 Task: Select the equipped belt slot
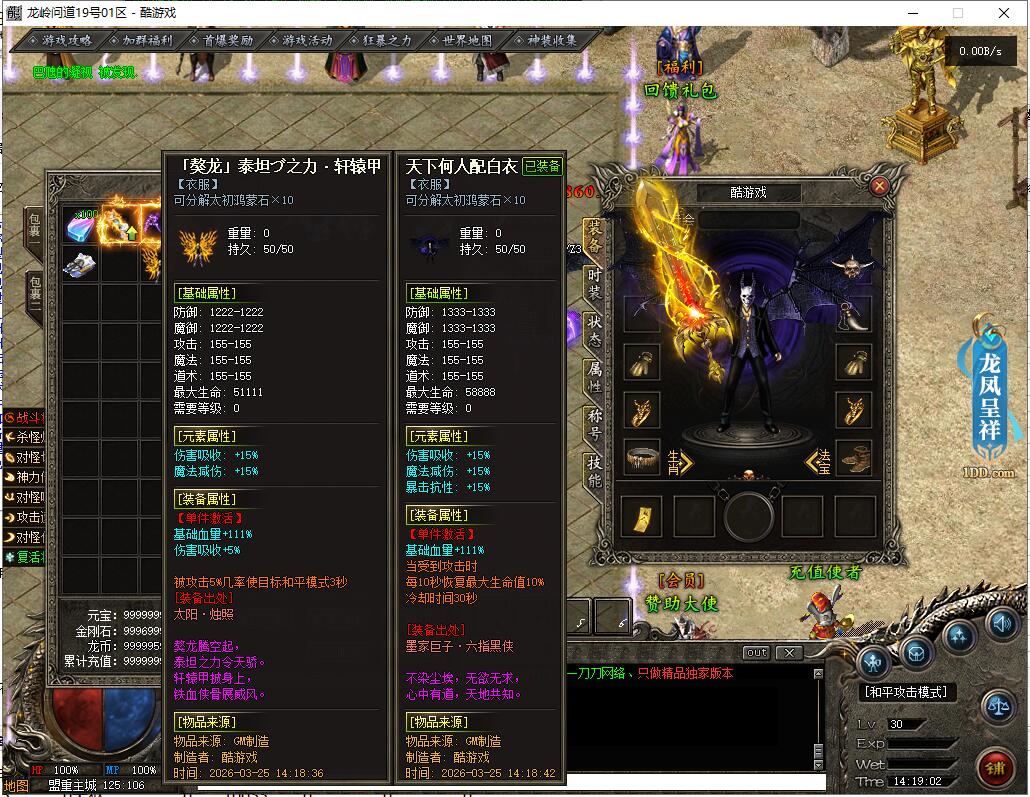click(x=643, y=459)
